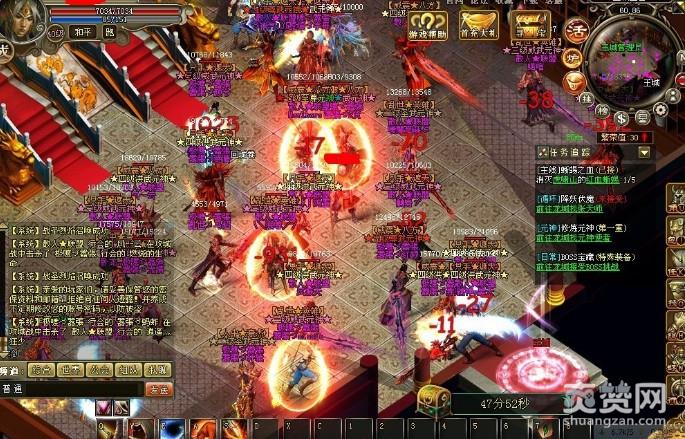This screenshot has height=439, width=685.
Task: Switch chat channel to 私聊
Action: (x=156, y=370)
